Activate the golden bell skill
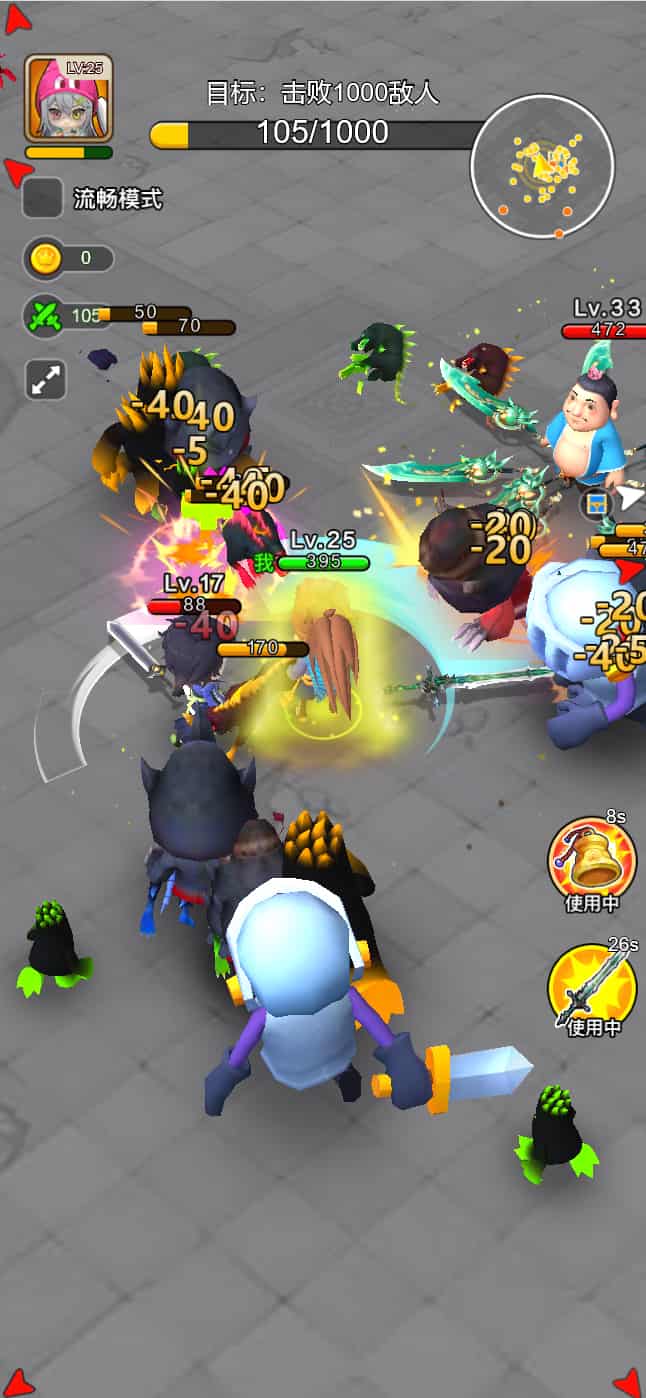646x1398 pixels. tap(591, 862)
